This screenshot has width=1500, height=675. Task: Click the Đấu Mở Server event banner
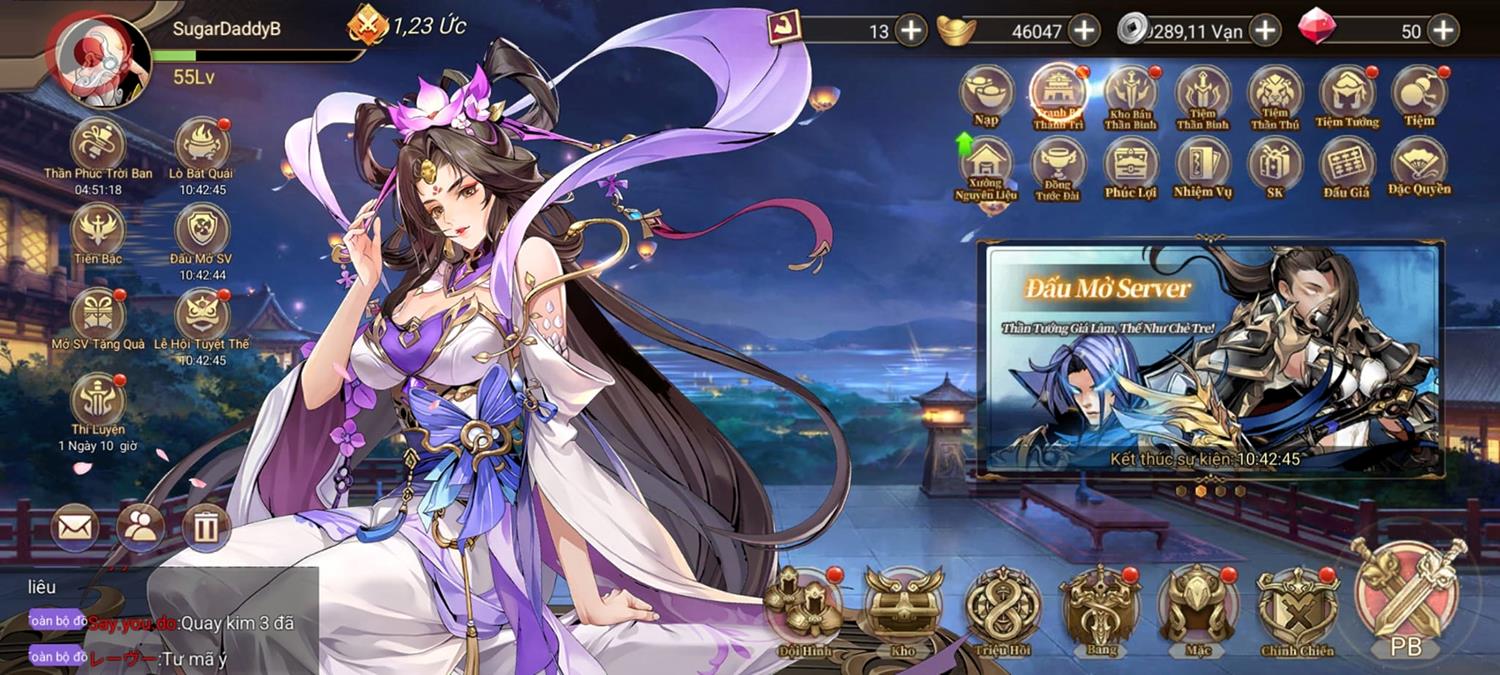pyautogui.click(x=1212, y=360)
